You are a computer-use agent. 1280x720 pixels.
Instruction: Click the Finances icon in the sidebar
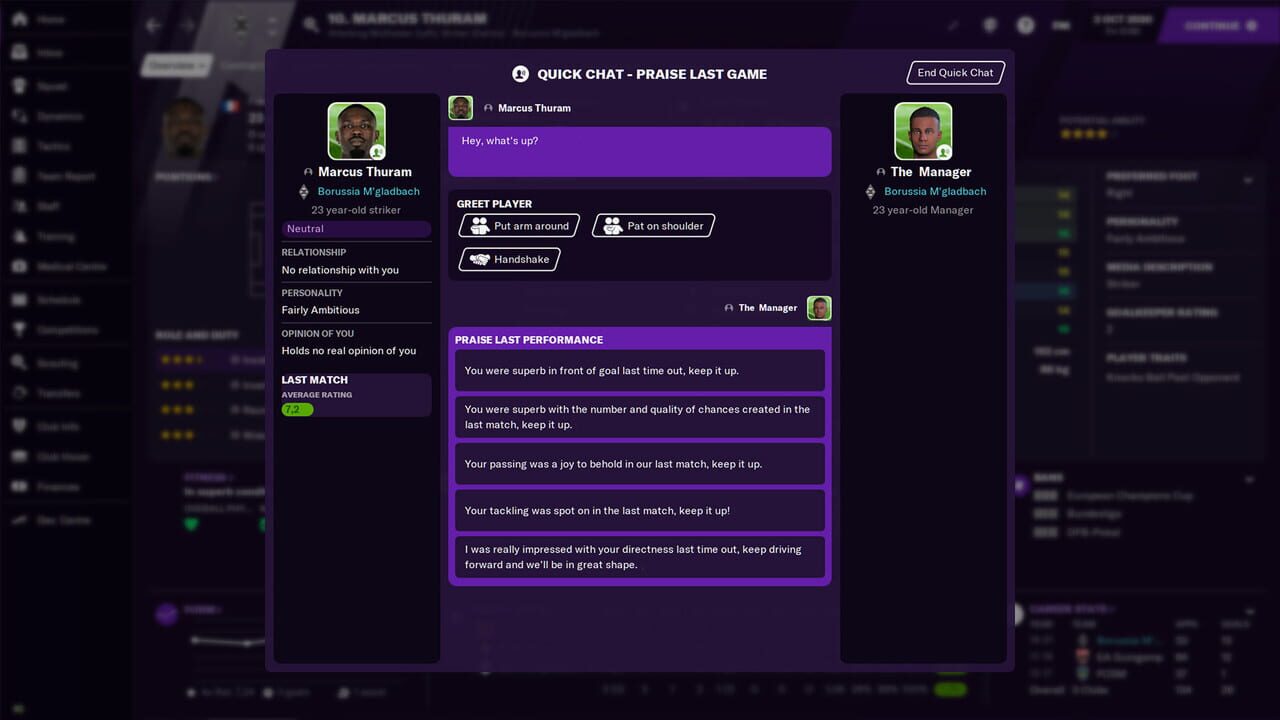22,486
